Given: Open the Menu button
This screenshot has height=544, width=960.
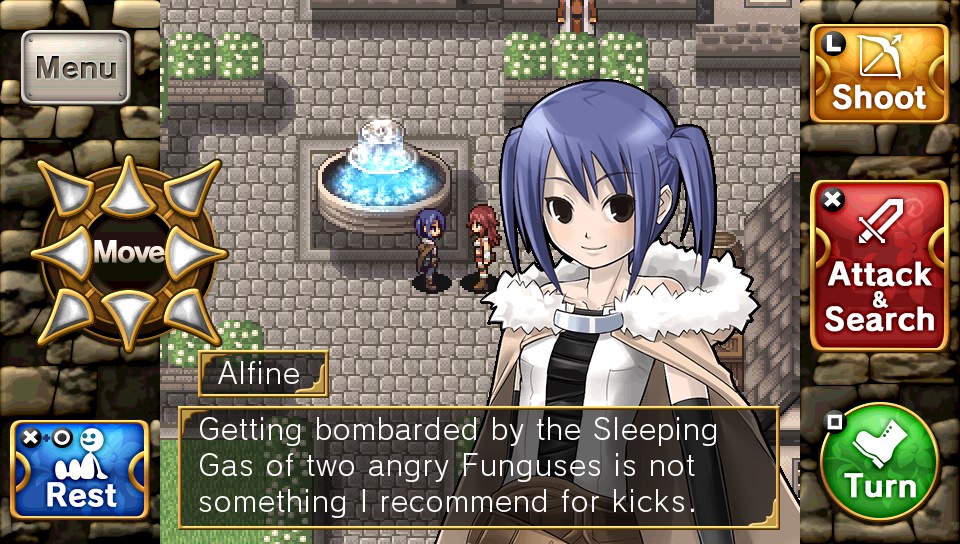Looking at the screenshot, I should [x=76, y=68].
